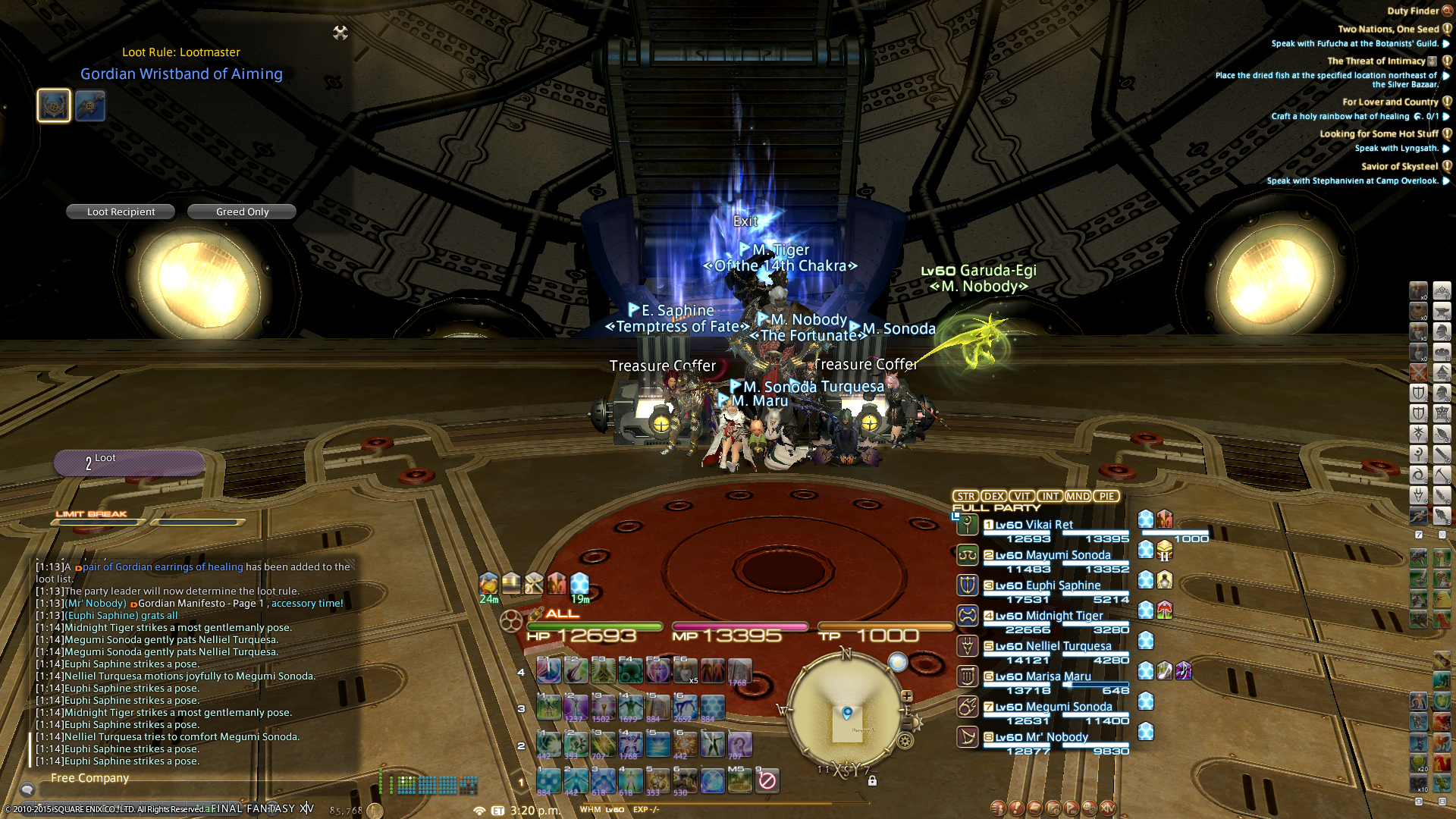Select the STR attribute tab
The height and width of the screenshot is (819, 1456).
(x=965, y=496)
